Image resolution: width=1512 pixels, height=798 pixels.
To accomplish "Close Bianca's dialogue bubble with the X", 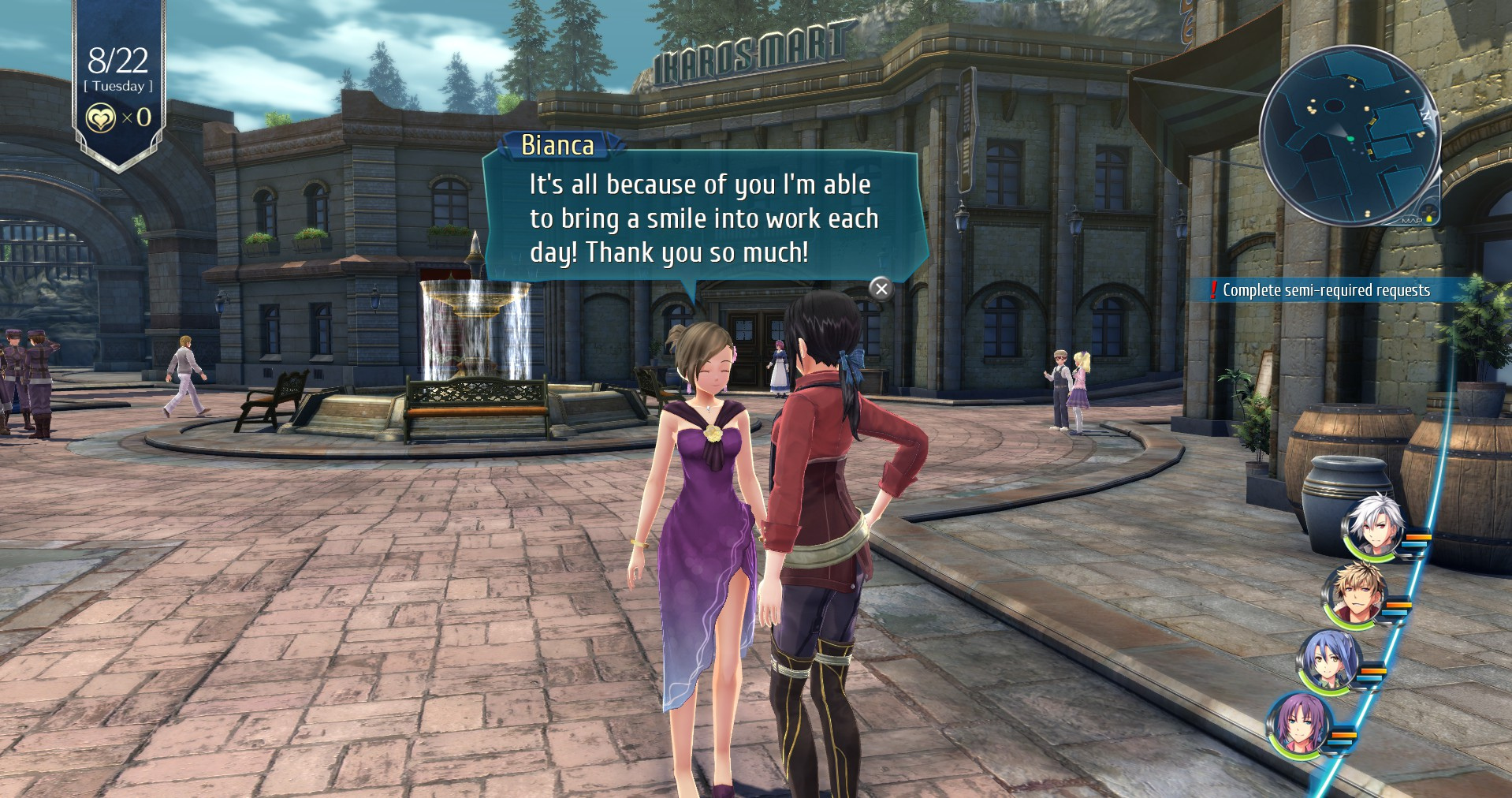I will (x=881, y=289).
